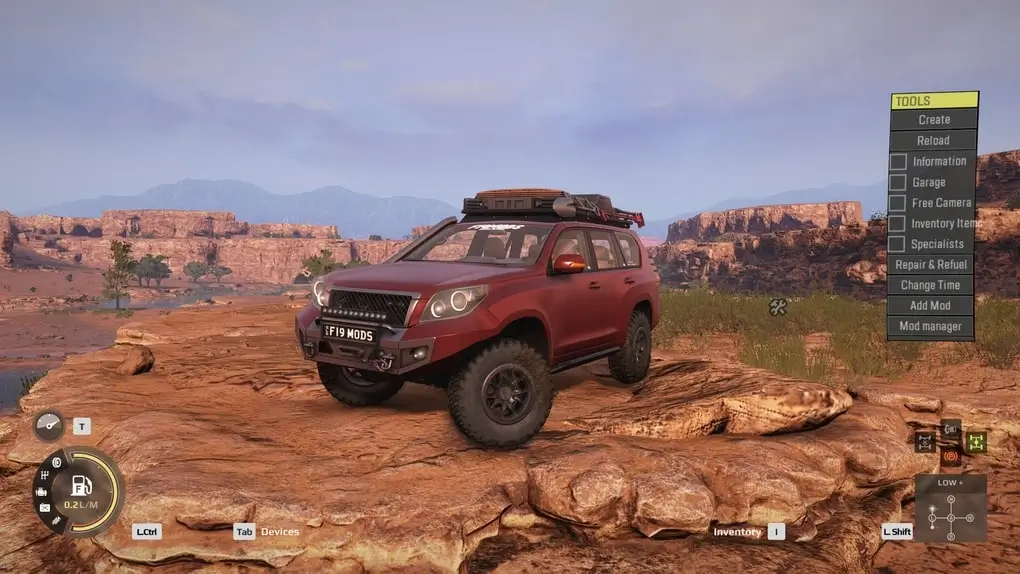The image size is (1020, 574).
Task: Tick the Inventory Items checkbox
Action: [898, 224]
